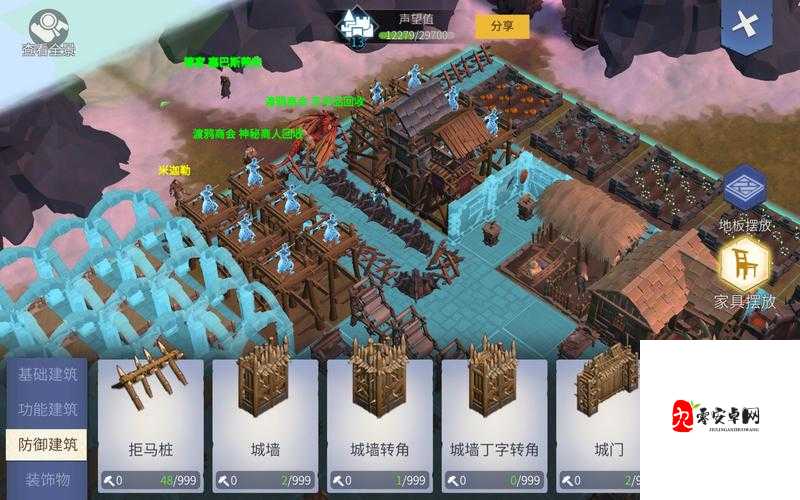Switch to the 功能建筑 category
Viewport: 800px width, 500px height.
[x=48, y=409]
